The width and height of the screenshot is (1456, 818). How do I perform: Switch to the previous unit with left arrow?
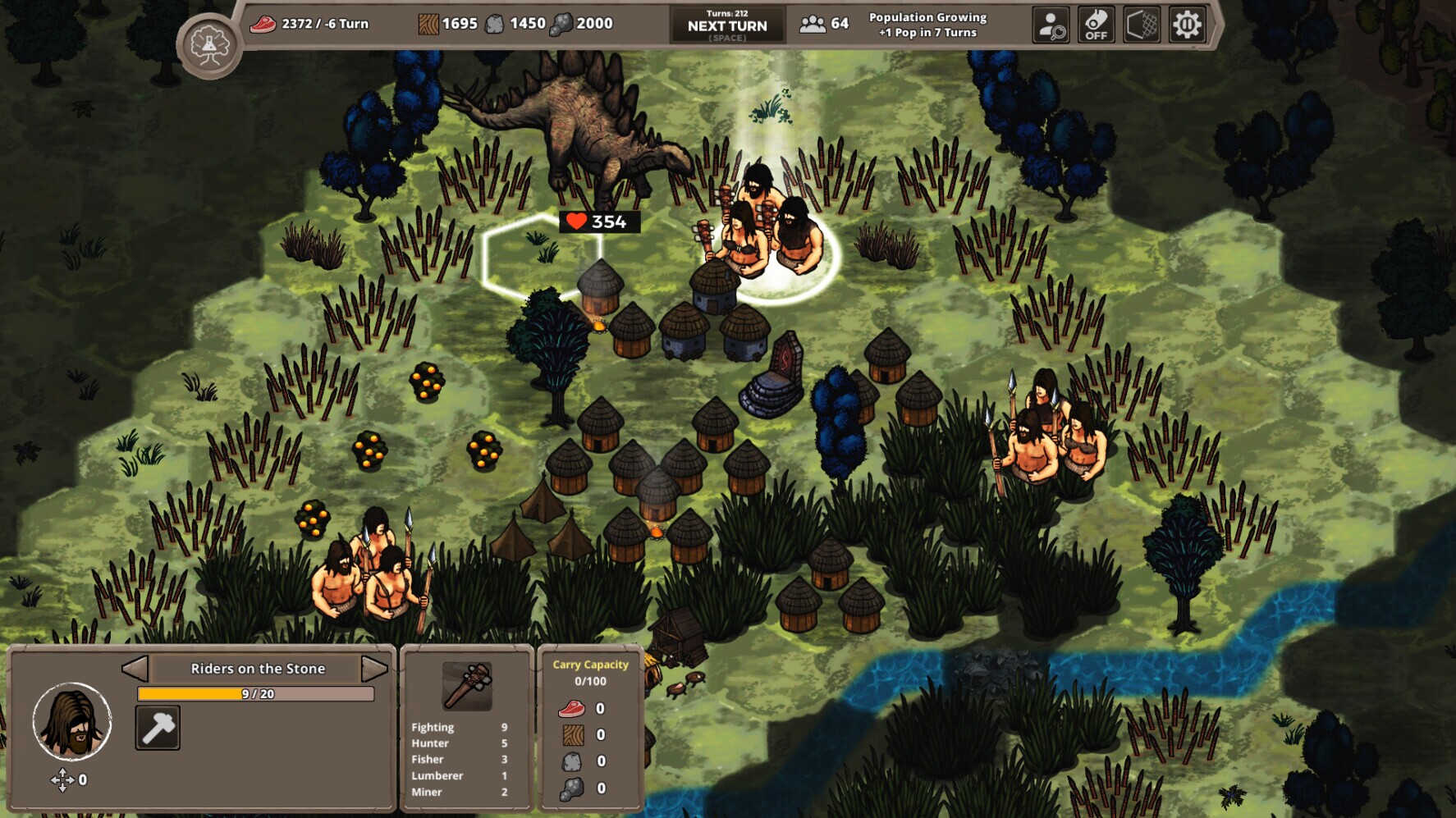pyautogui.click(x=135, y=669)
